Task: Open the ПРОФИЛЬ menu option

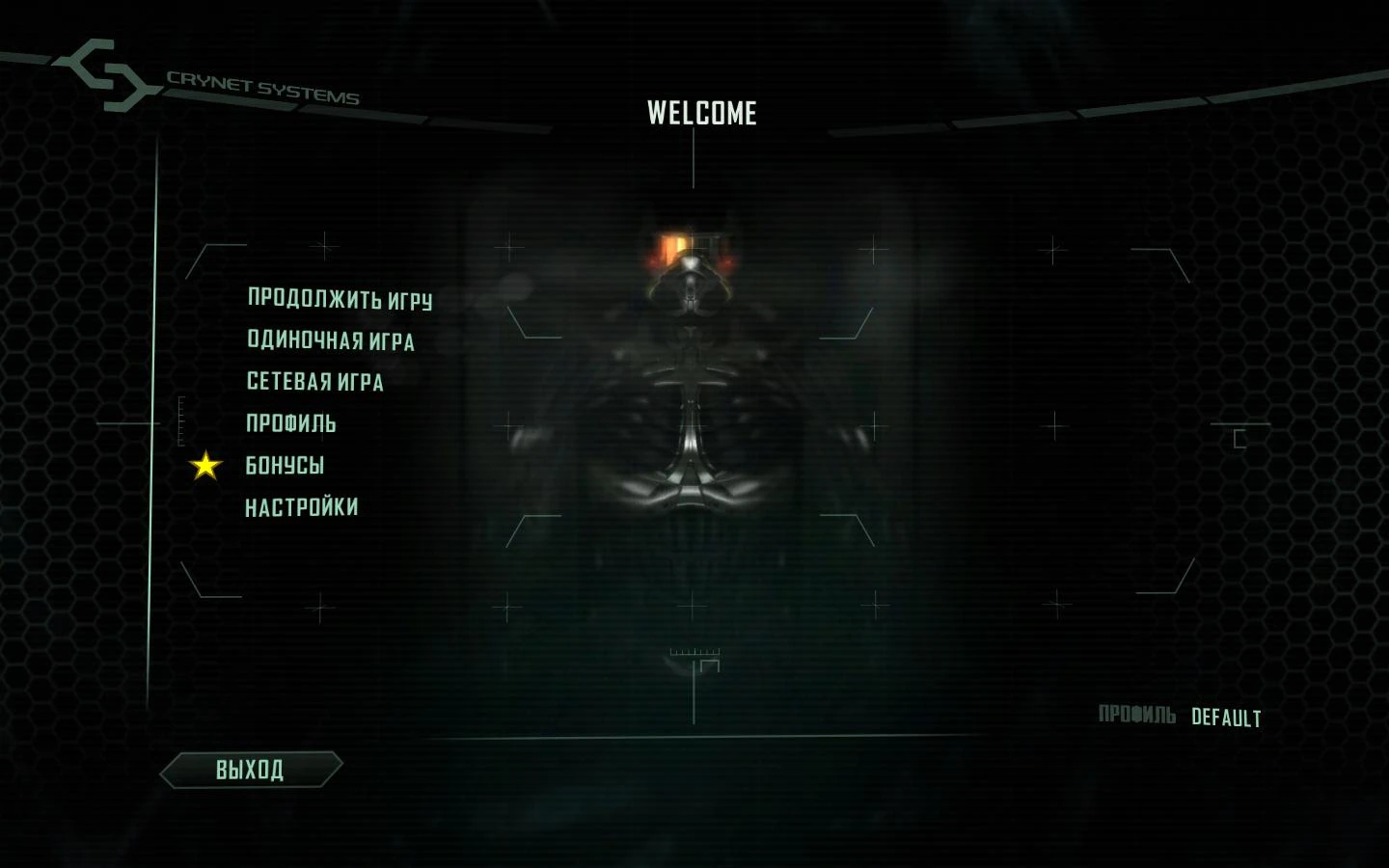Action: (289, 423)
